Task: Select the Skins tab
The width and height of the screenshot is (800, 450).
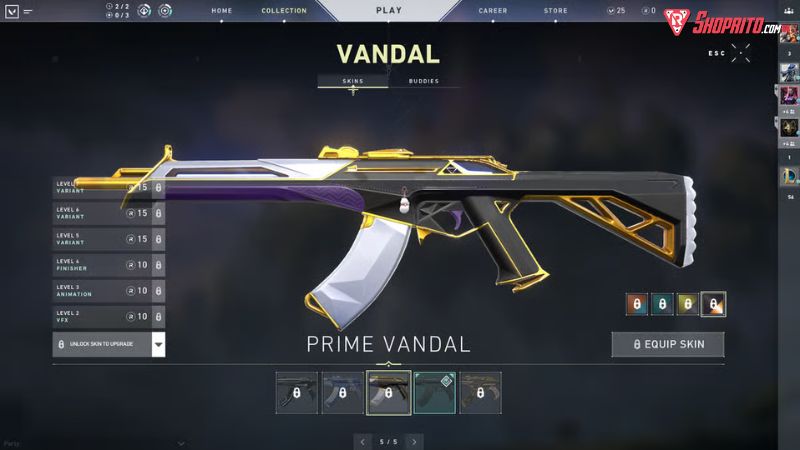Action: 352,81
